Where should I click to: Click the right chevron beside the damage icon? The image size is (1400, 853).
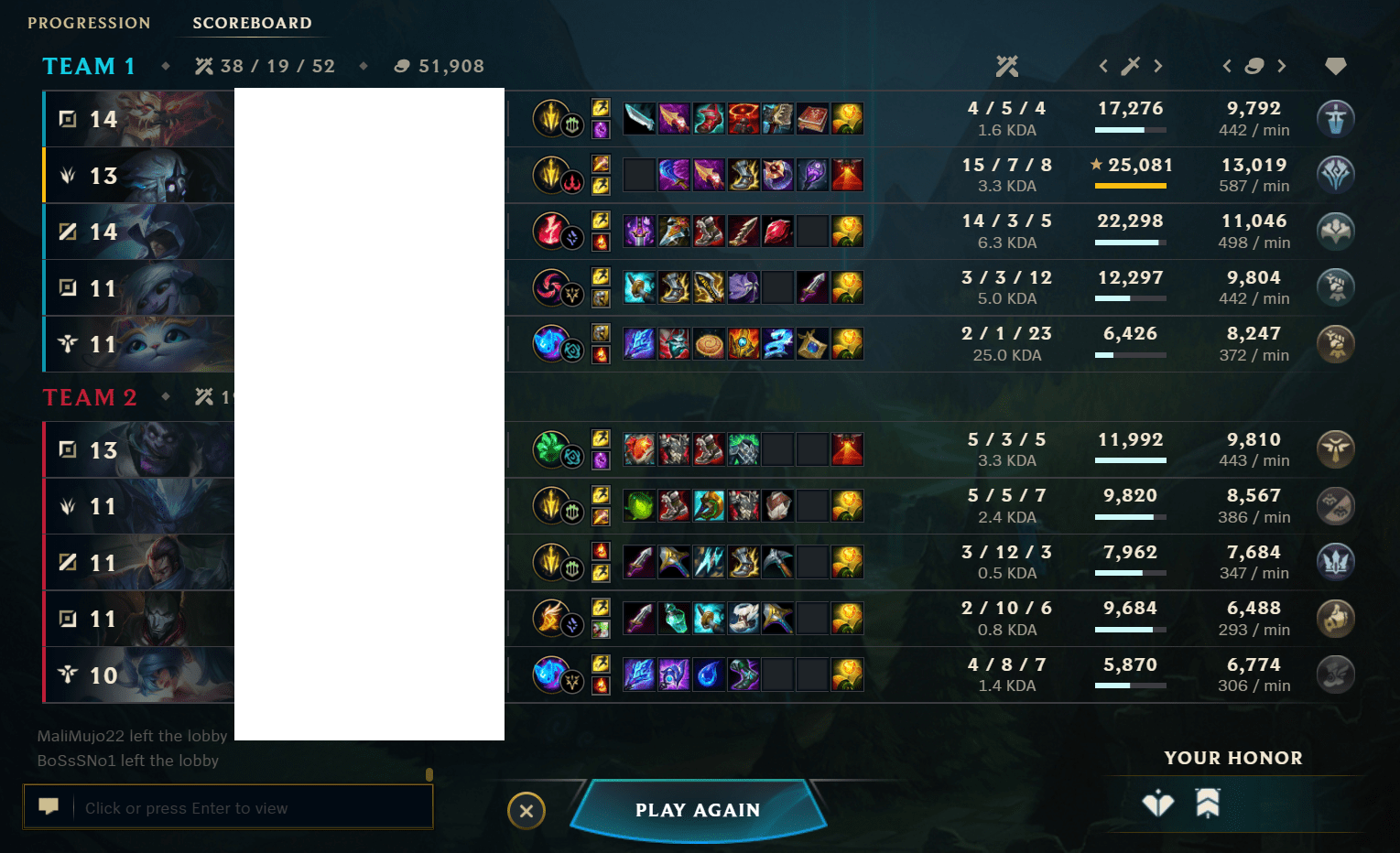[1160, 66]
